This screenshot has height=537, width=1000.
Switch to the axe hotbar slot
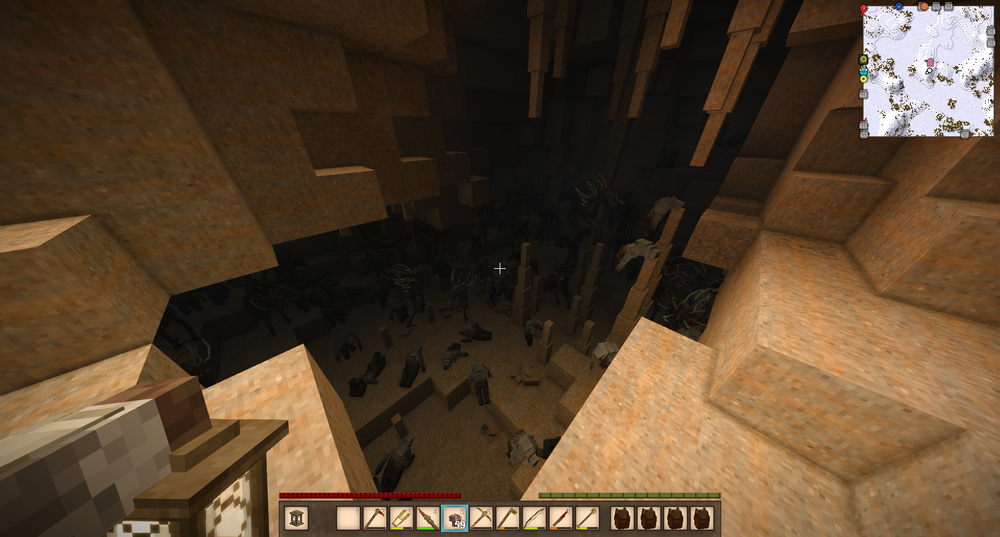tap(507, 518)
